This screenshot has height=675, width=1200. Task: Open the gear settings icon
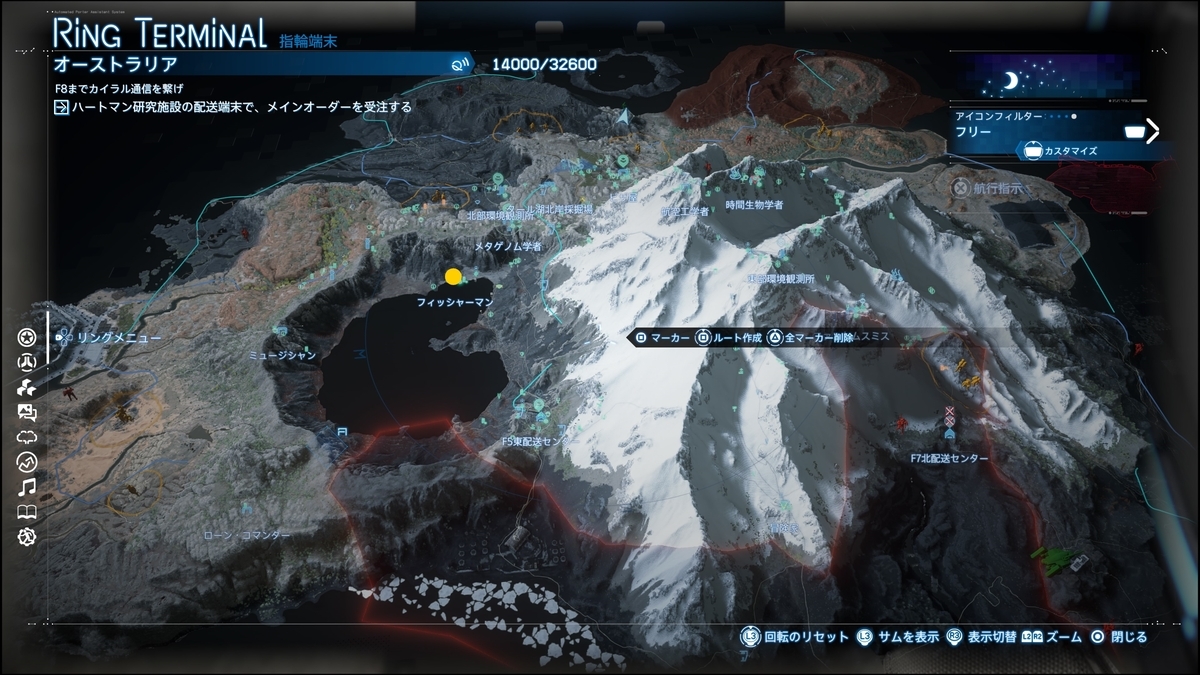coord(27,537)
